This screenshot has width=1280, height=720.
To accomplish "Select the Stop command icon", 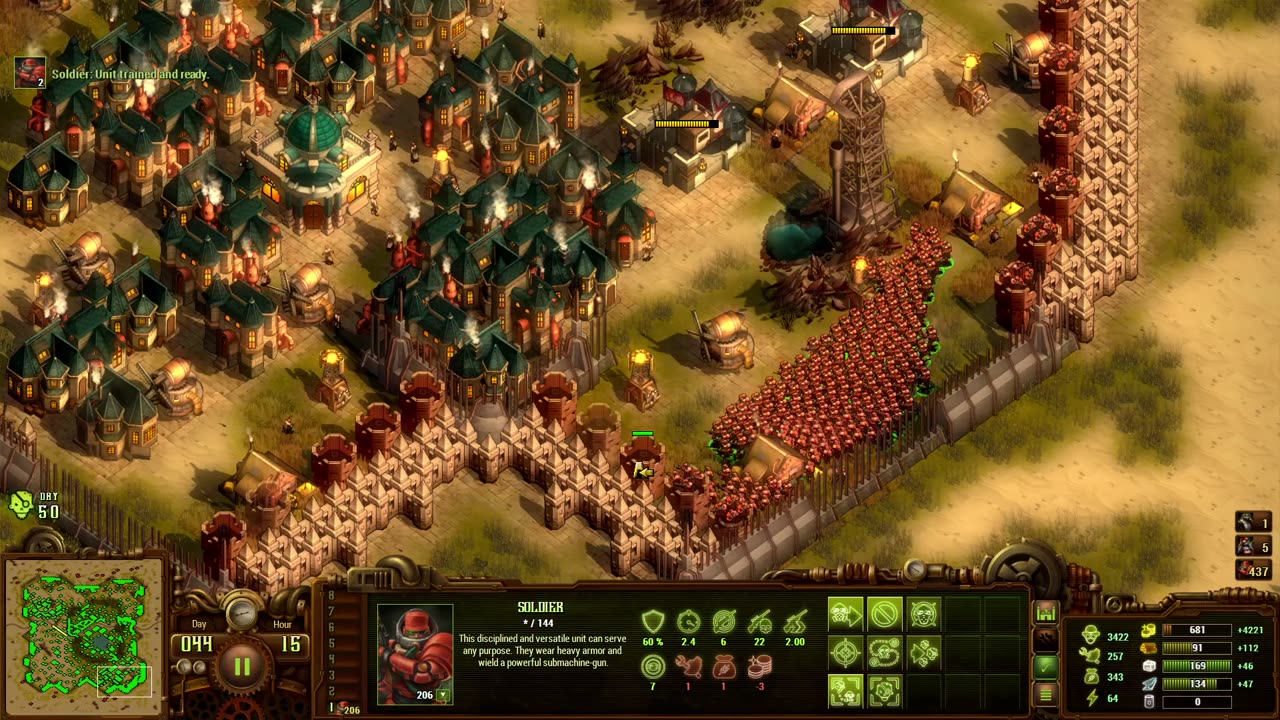I will click(x=885, y=613).
